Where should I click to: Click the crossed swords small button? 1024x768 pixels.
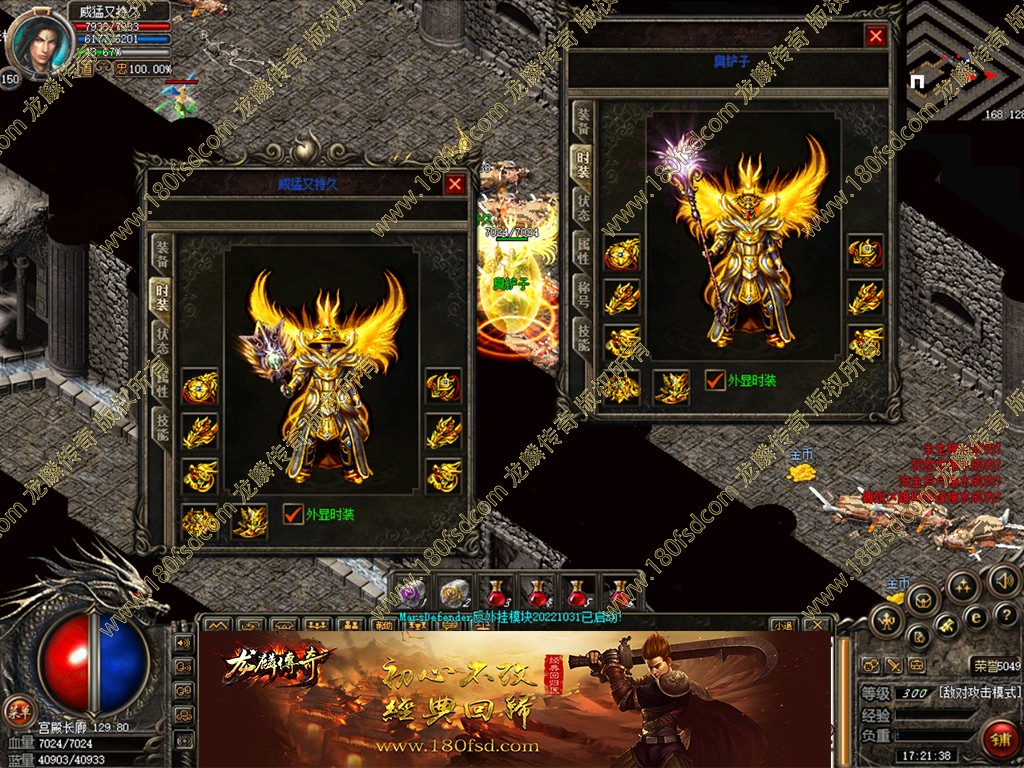(893, 665)
